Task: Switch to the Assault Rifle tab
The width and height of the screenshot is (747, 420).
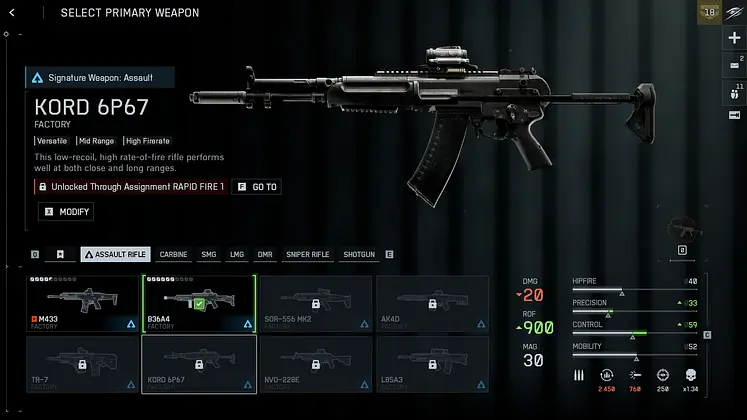Action: (x=115, y=255)
